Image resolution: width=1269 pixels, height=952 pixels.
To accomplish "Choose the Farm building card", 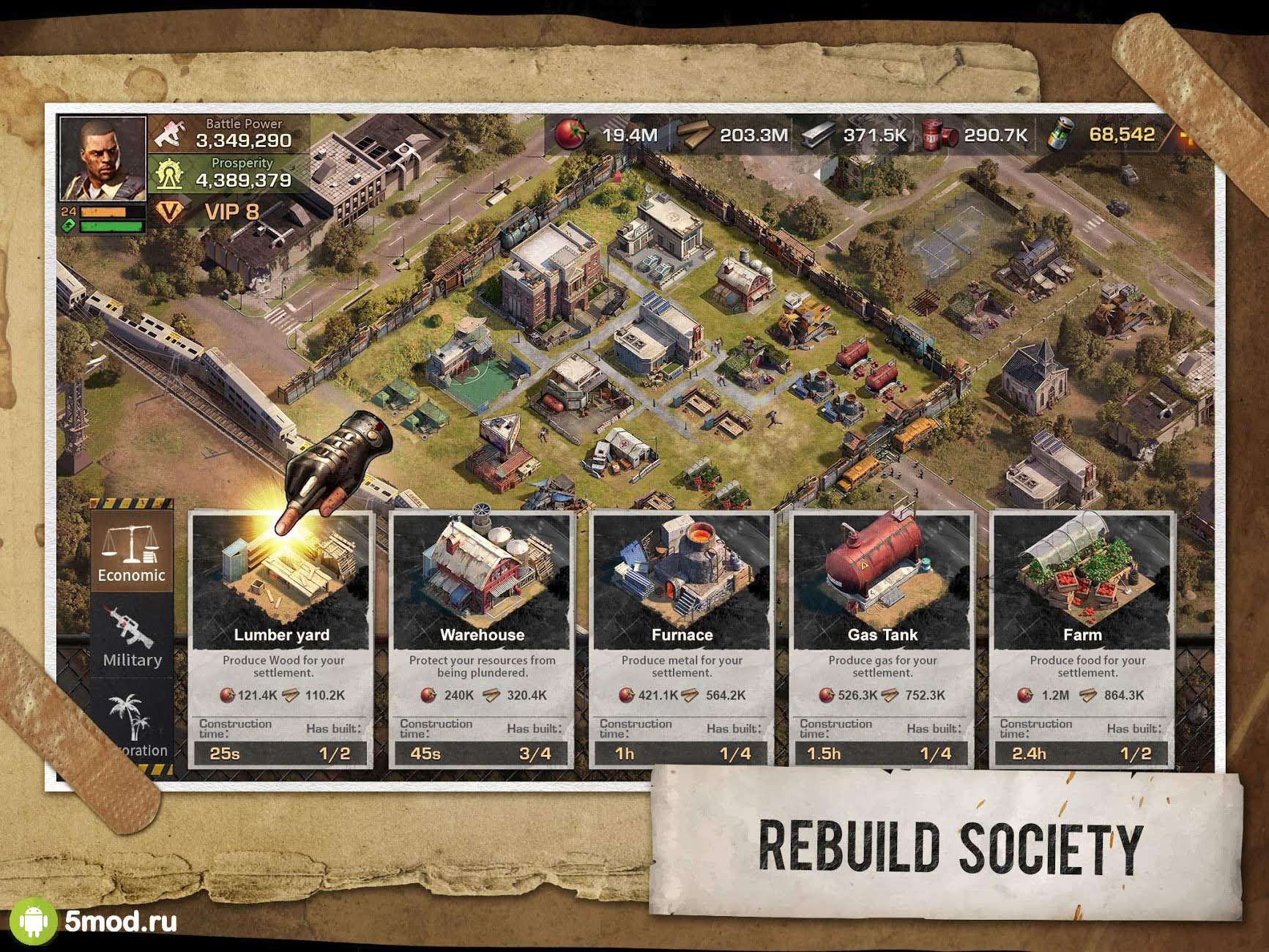I will point(1082,639).
